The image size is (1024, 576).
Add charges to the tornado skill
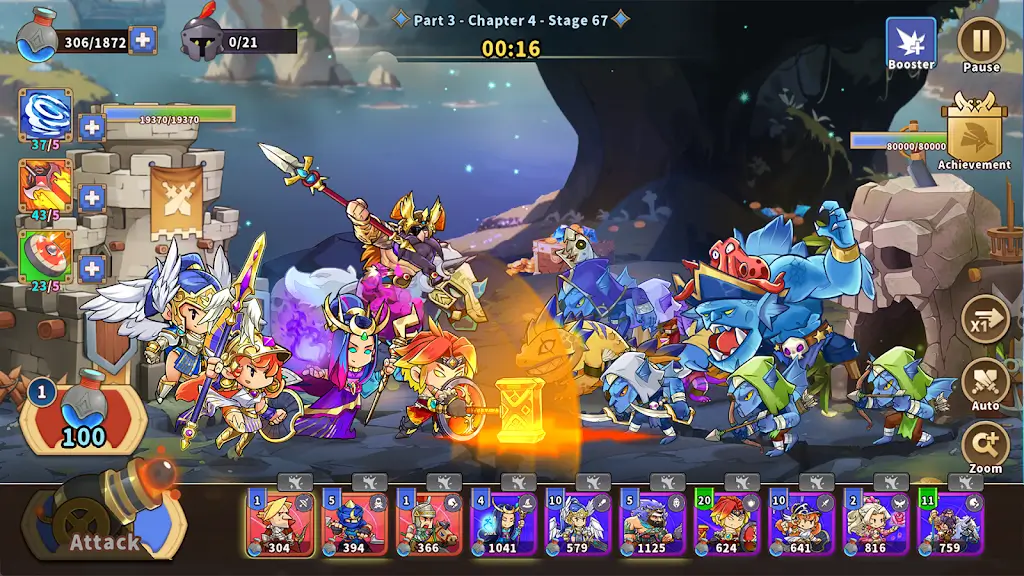coord(92,127)
